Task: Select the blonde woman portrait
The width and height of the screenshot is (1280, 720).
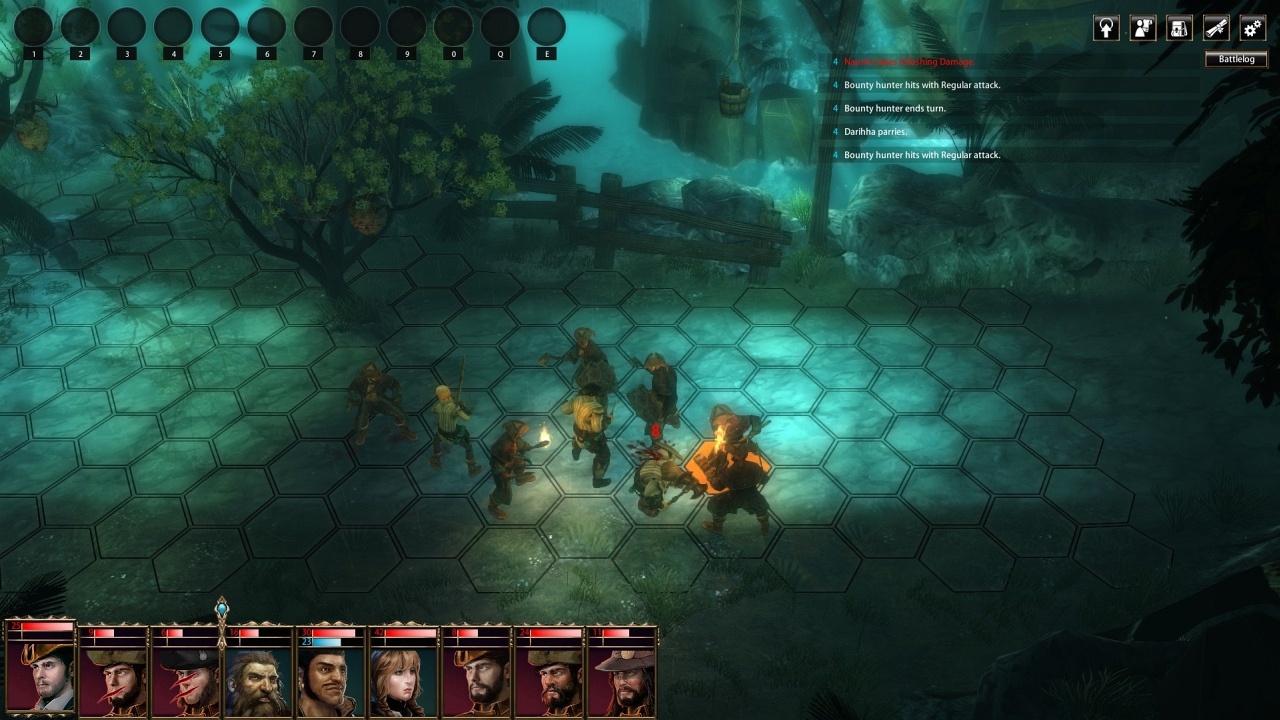Action: [x=402, y=682]
